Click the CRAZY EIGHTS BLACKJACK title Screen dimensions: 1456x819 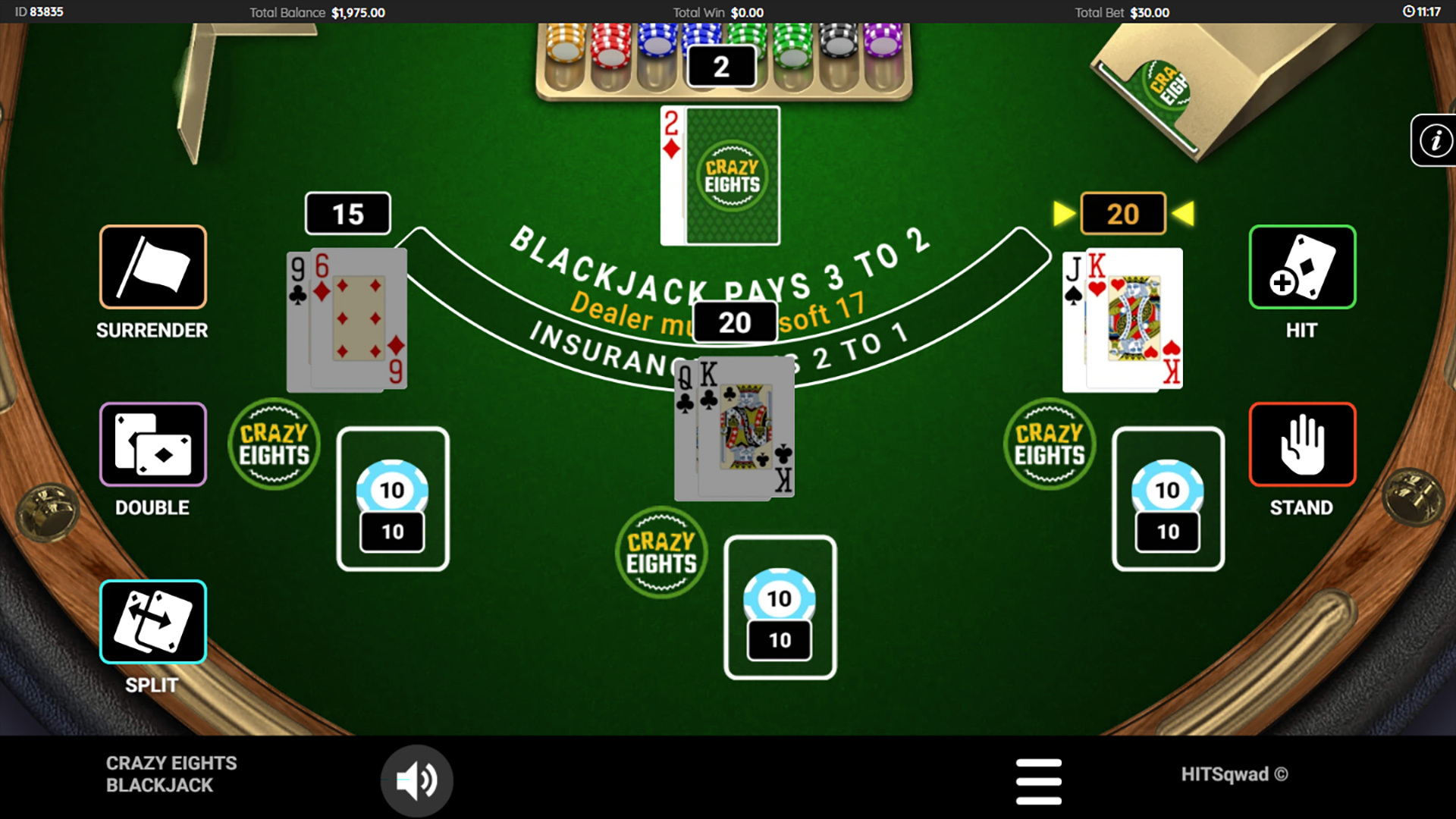171,774
